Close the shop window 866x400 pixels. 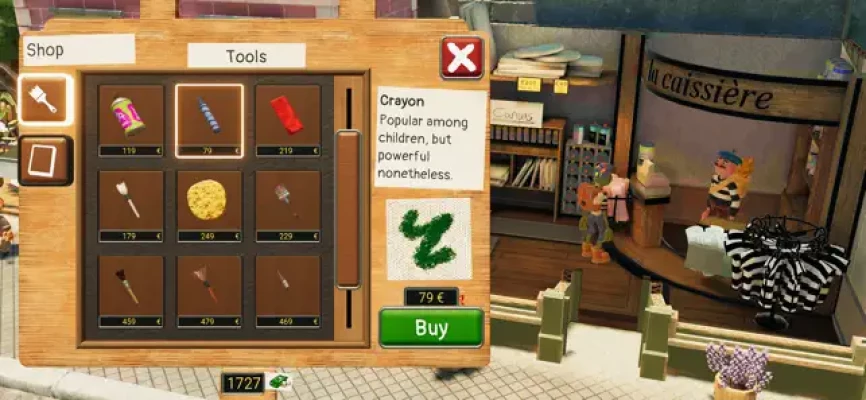(x=461, y=58)
